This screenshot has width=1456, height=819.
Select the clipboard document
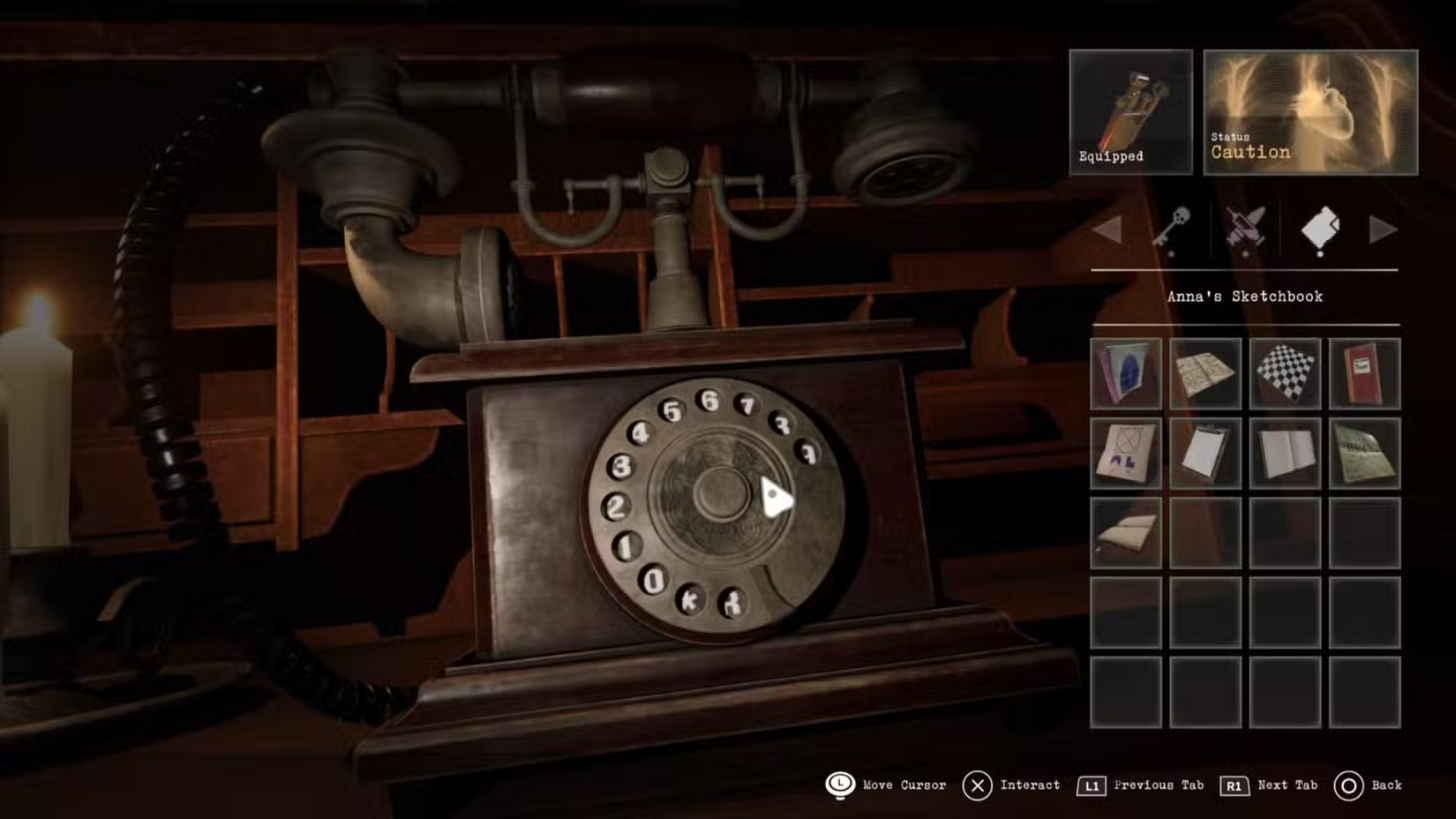coord(1205,454)
